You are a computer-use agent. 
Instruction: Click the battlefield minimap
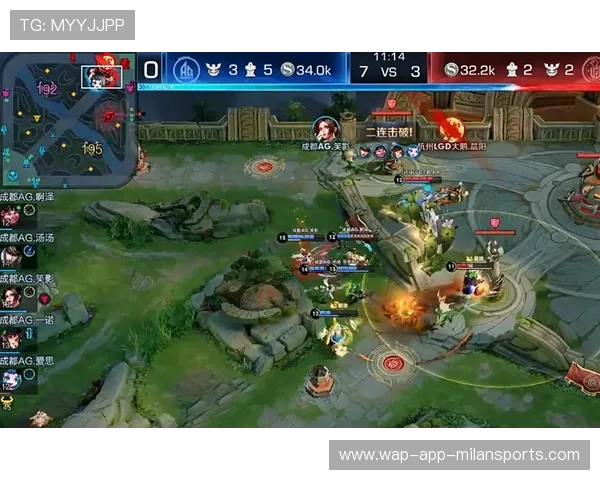(x=68, y=116)
